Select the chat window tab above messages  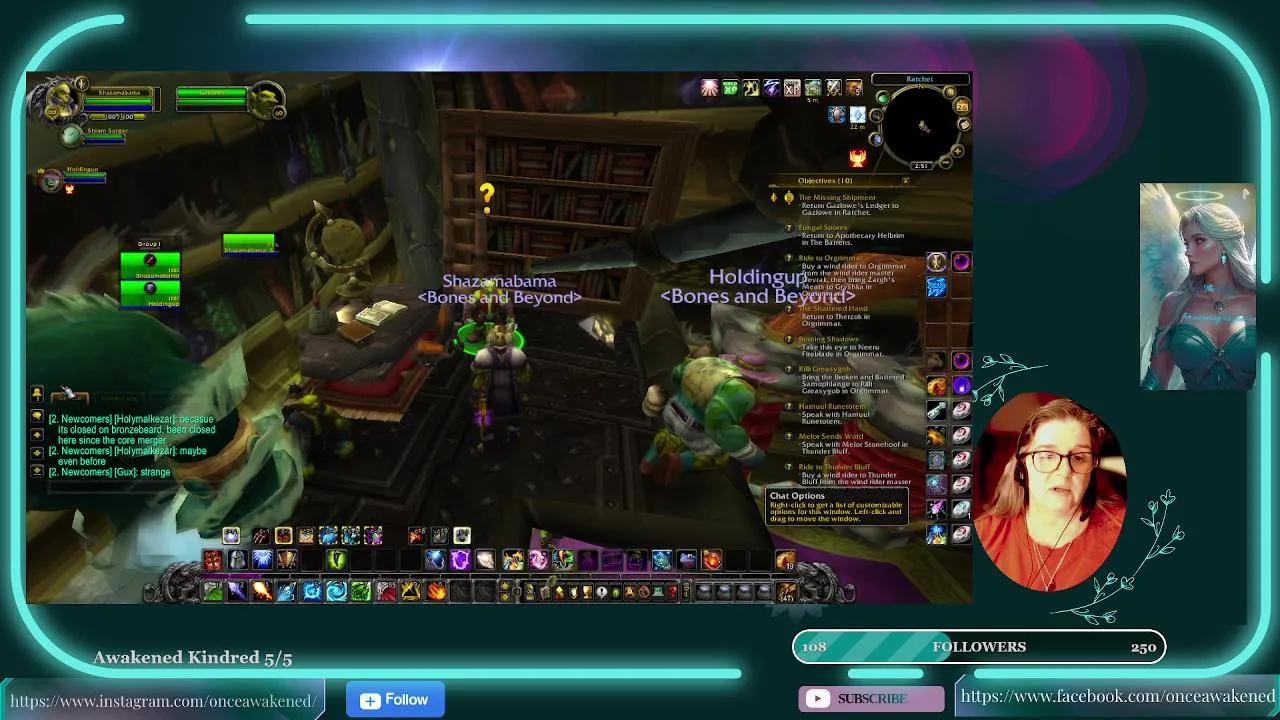70,397
